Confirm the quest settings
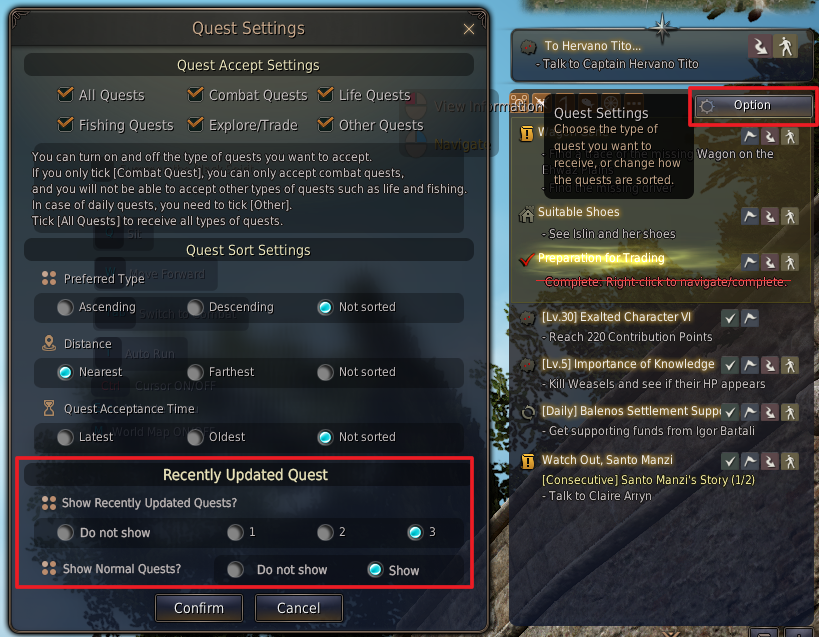 (x=198, y=607)
